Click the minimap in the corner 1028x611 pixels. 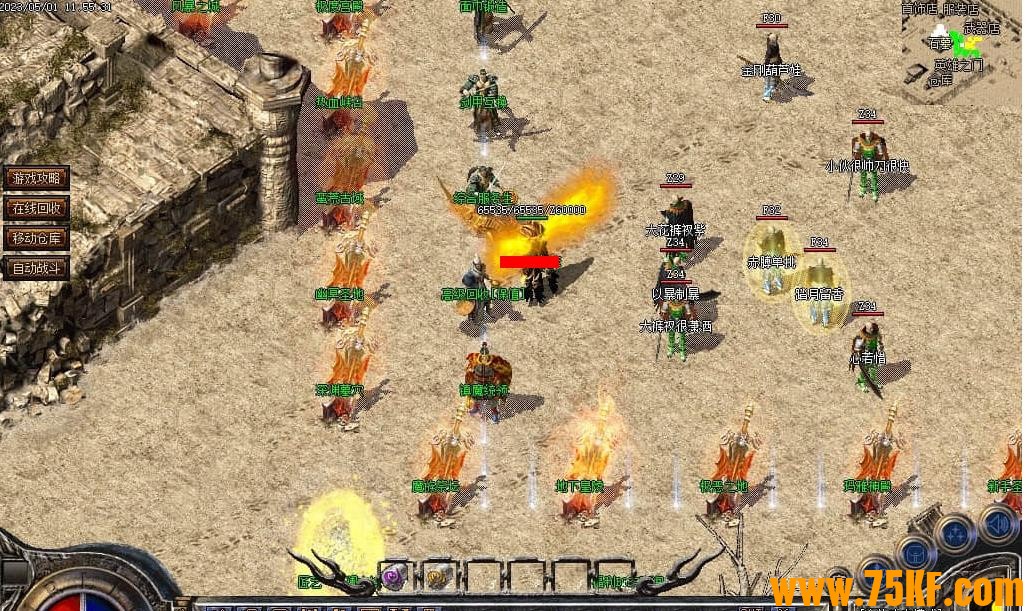point(962,47)
